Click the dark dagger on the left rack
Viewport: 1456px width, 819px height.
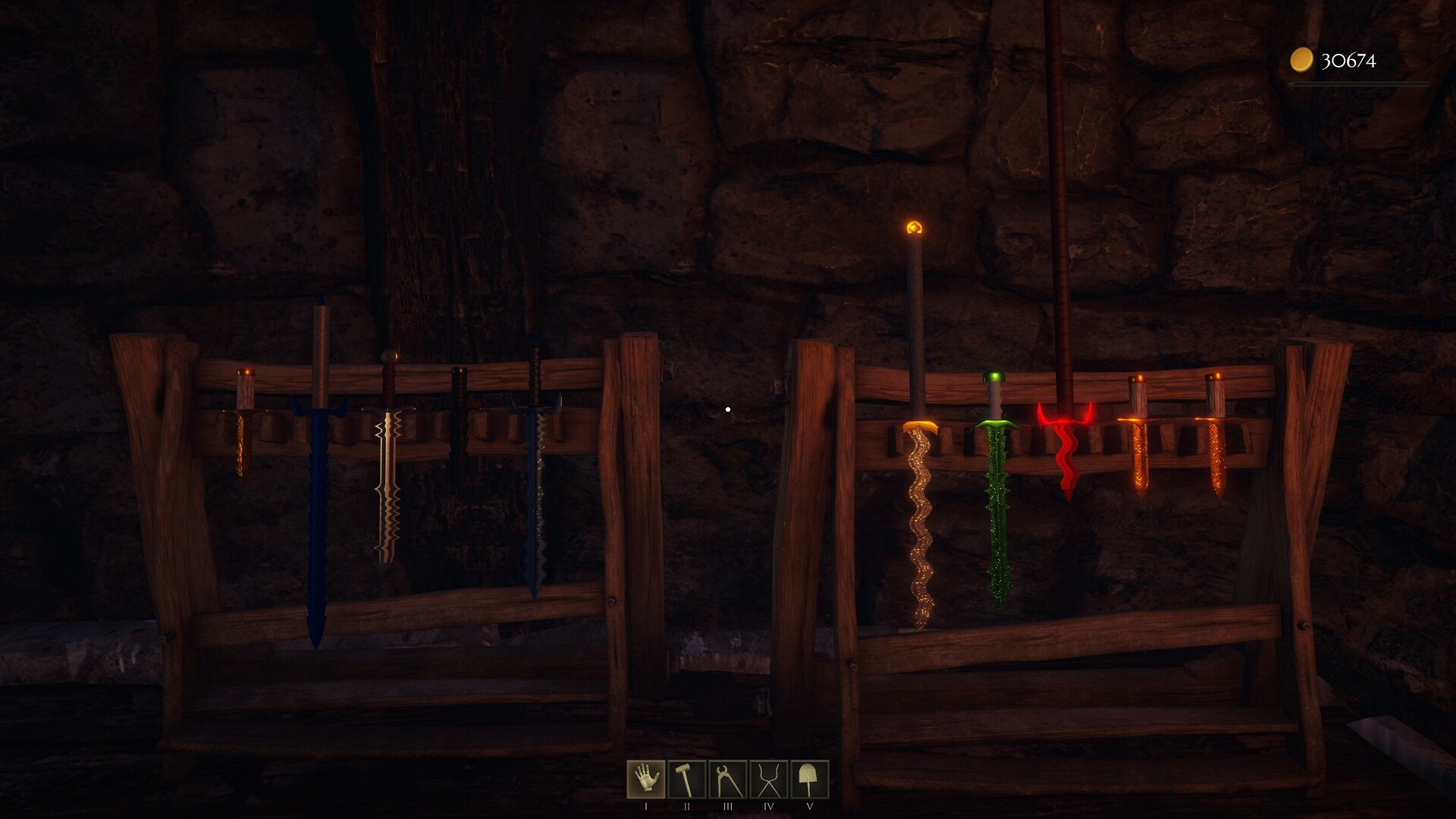pos(459,432)
